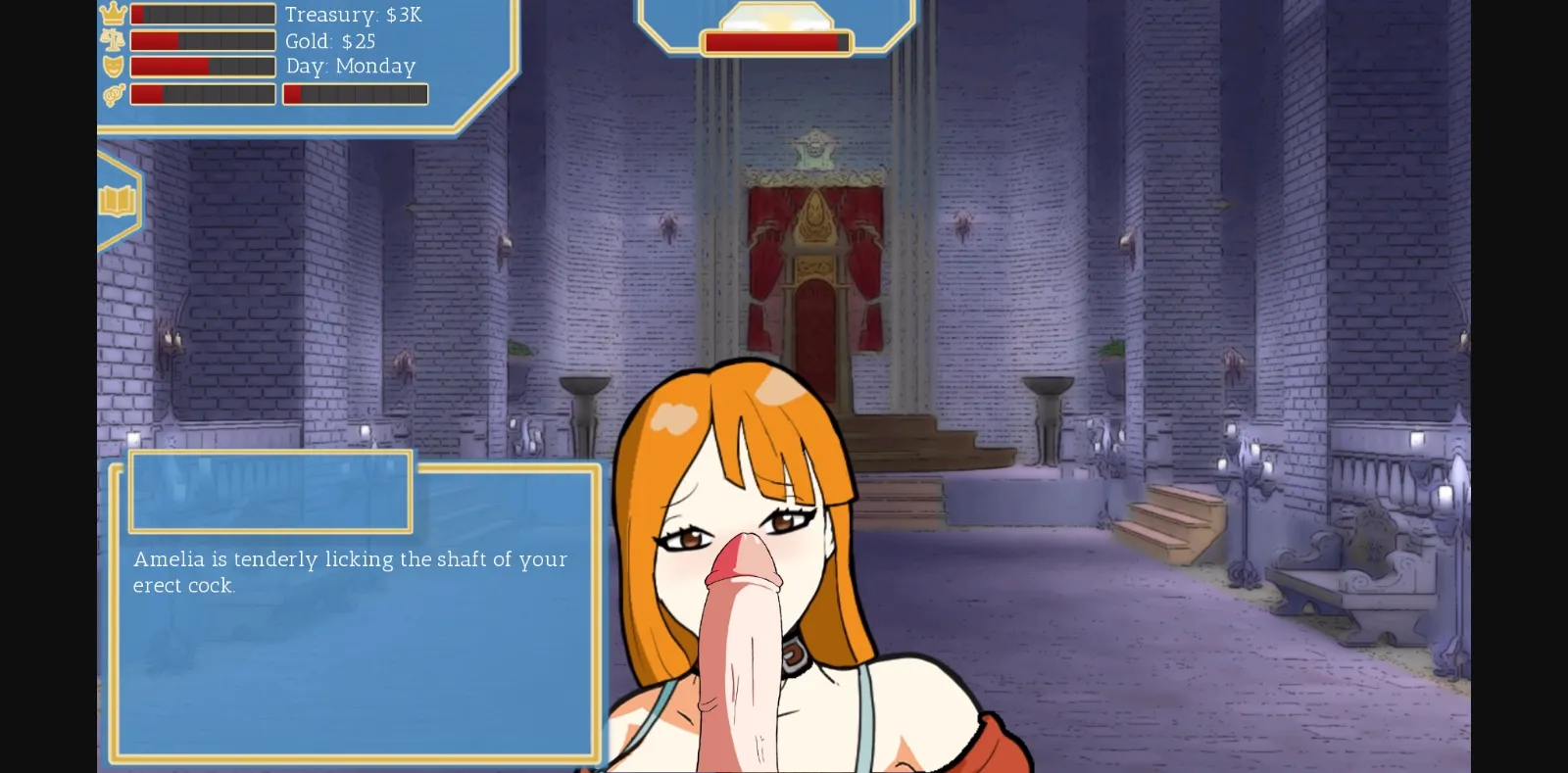Click the Treasury: $3K label

[x=353, y=15]
